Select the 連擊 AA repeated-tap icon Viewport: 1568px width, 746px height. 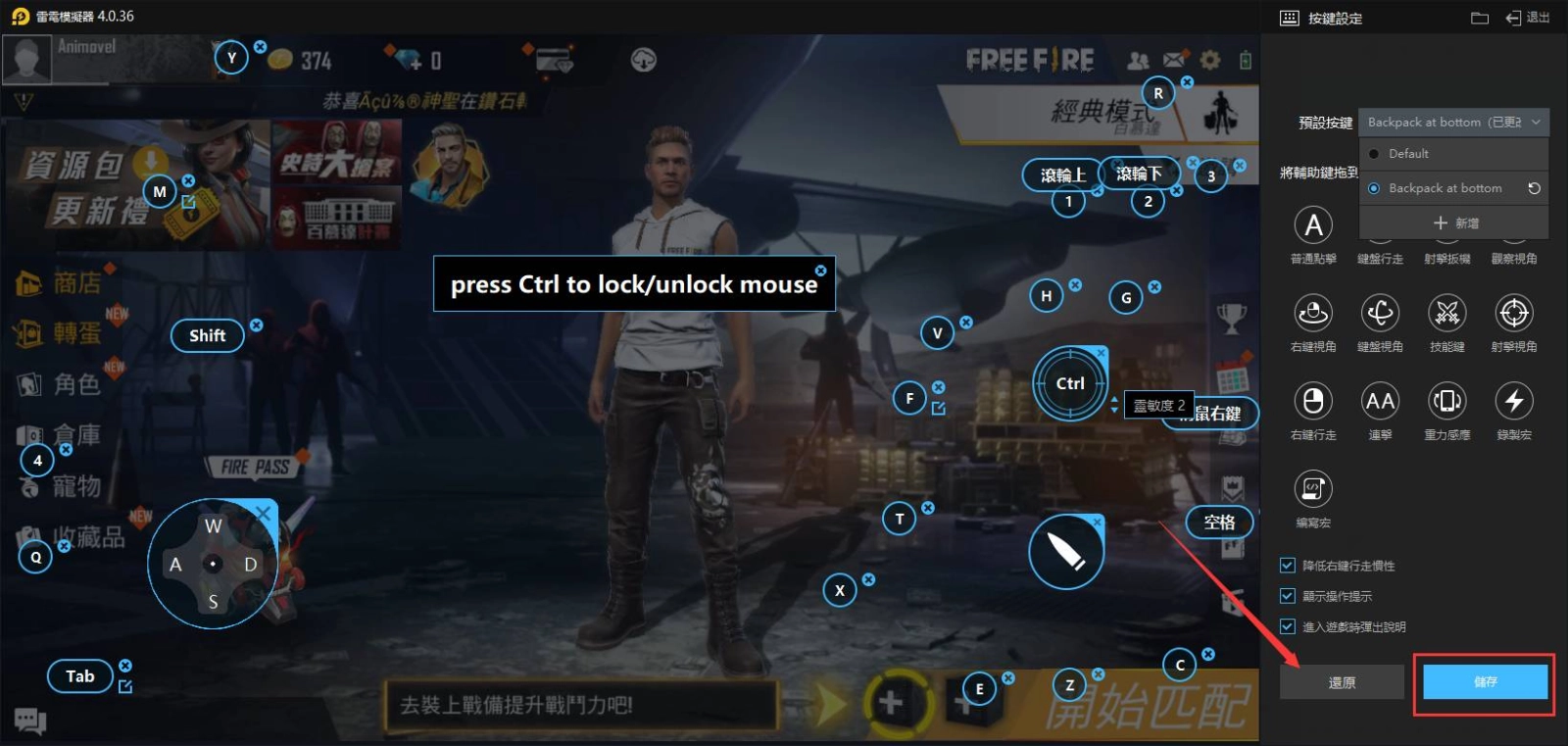(1381, 402)
